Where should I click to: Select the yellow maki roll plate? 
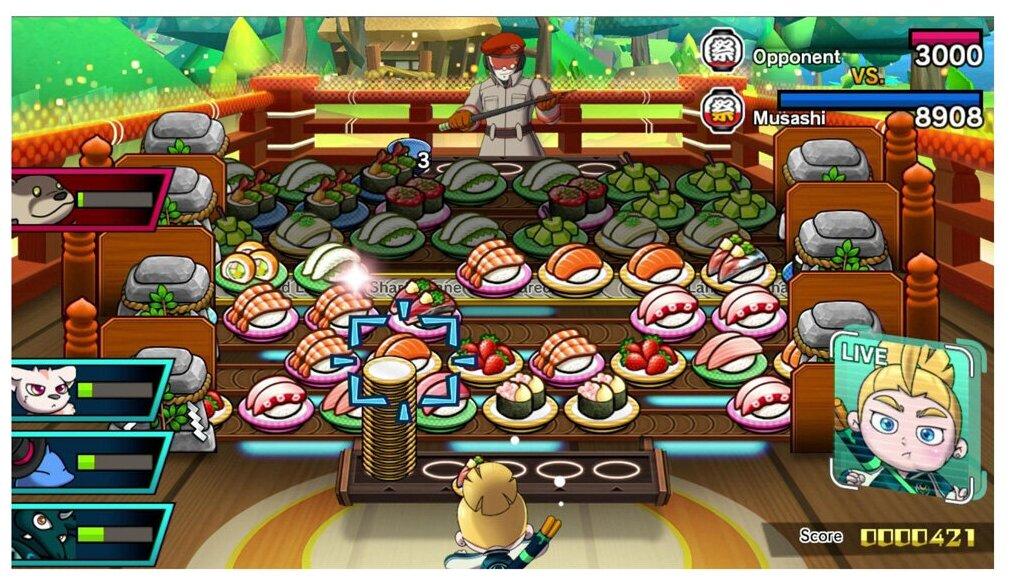tap(250, 268)
